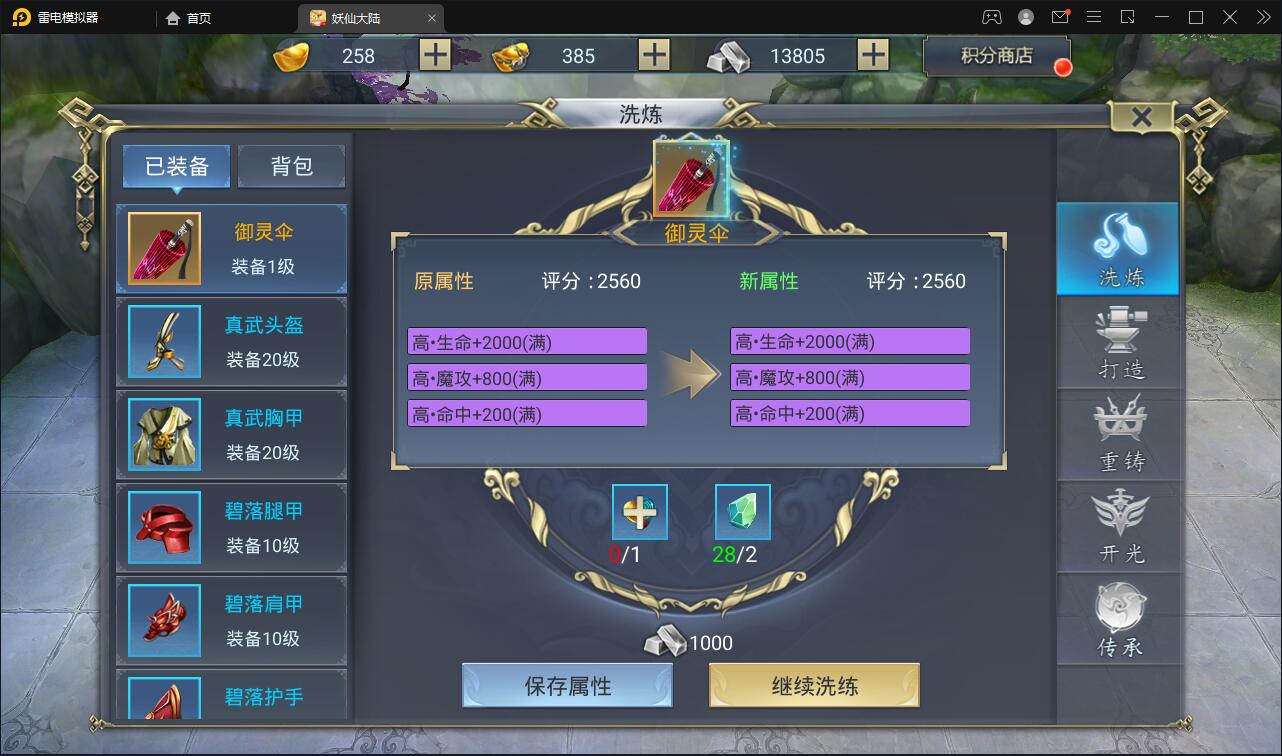This screenshot has width=1282, height=756.
Task: Click the plus next to silver ingot currency
Action: (x=873, y=55)
